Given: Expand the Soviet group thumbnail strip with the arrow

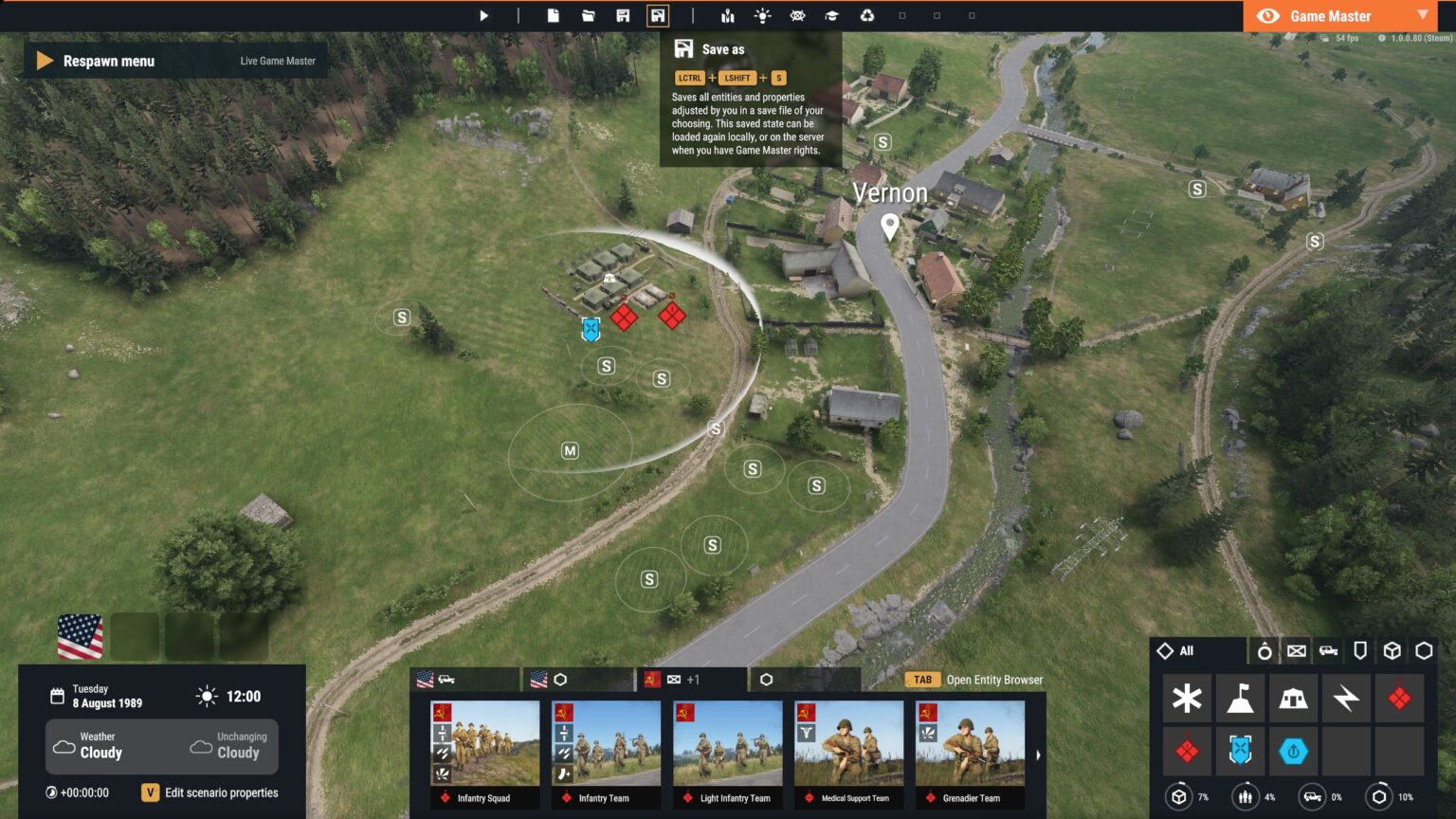Looking at the screenshot, I should [x=1038, y=755].
